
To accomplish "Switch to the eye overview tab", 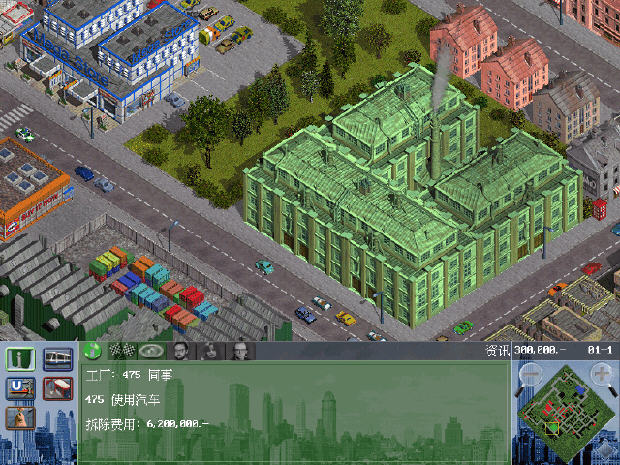I will pos(152,351).
